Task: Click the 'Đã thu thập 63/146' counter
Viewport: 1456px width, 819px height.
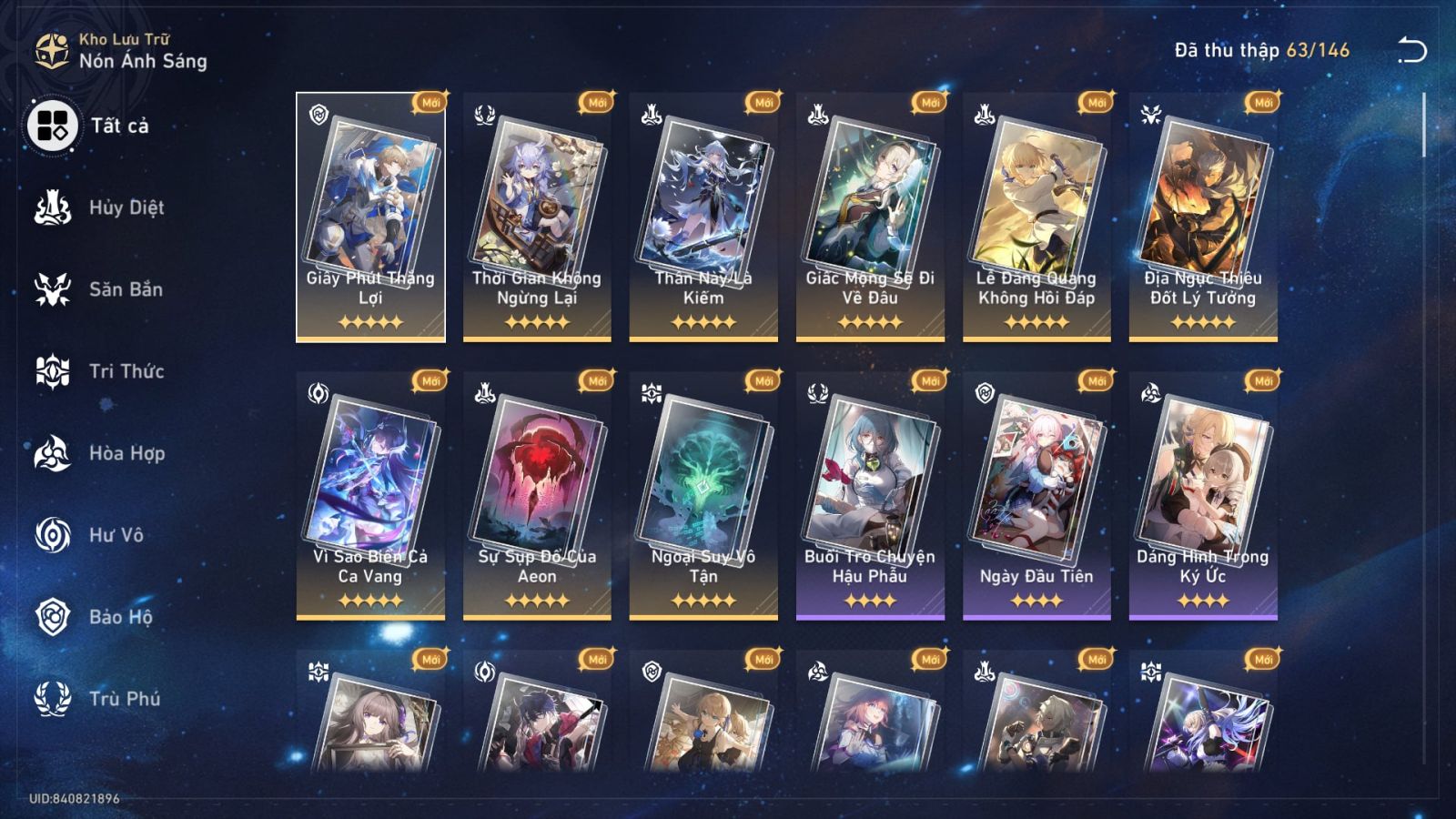Action: (1259, 51)
